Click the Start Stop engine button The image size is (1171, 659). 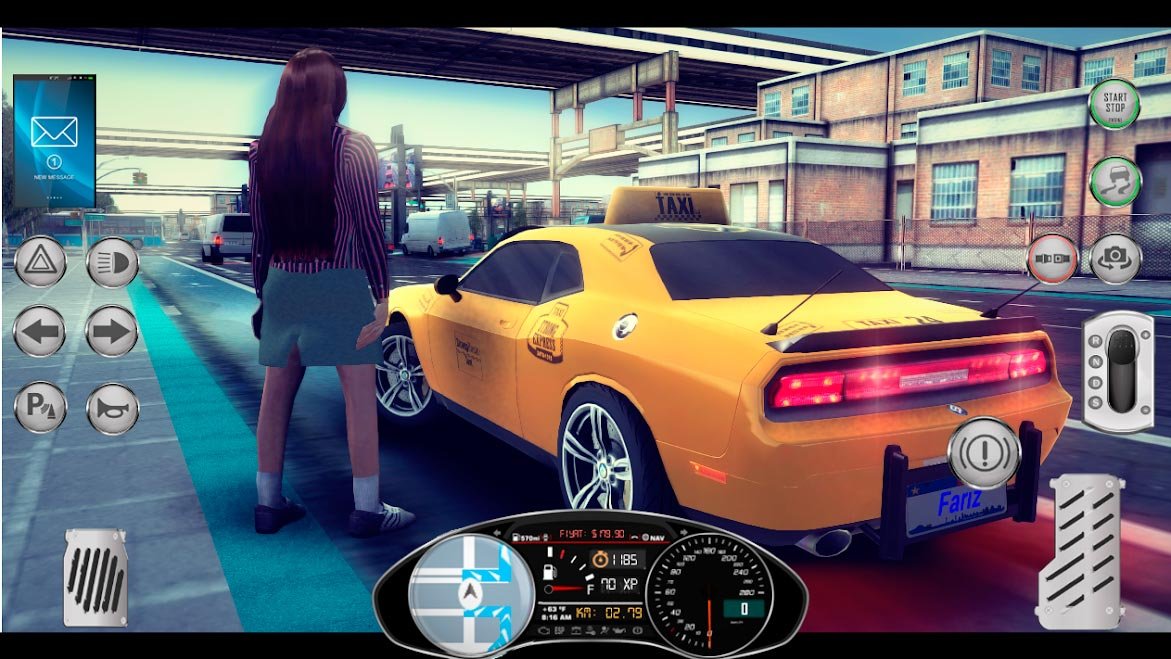tap(1114, 103)
